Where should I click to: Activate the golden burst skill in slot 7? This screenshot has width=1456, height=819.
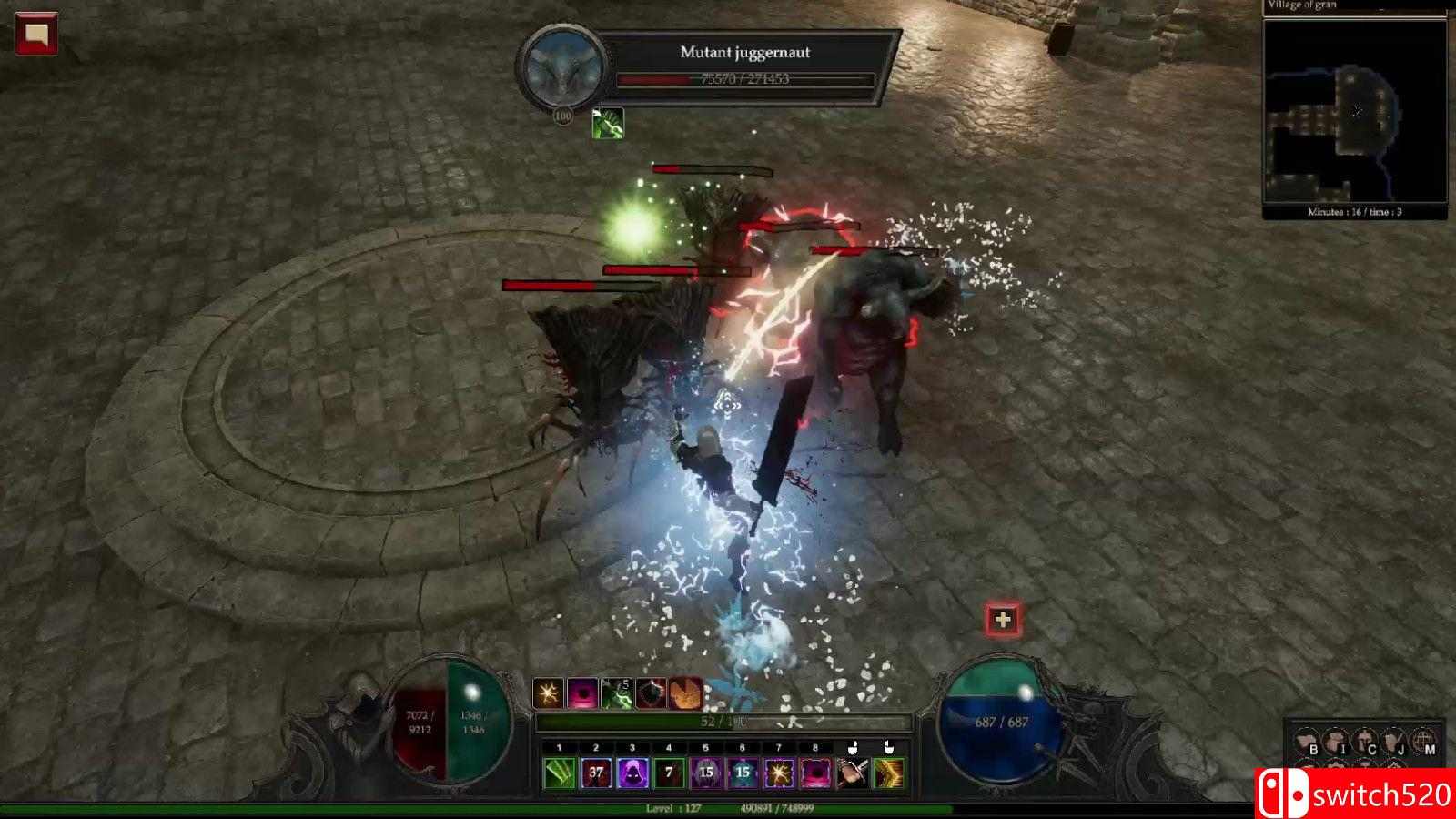[x=779, y=773]
